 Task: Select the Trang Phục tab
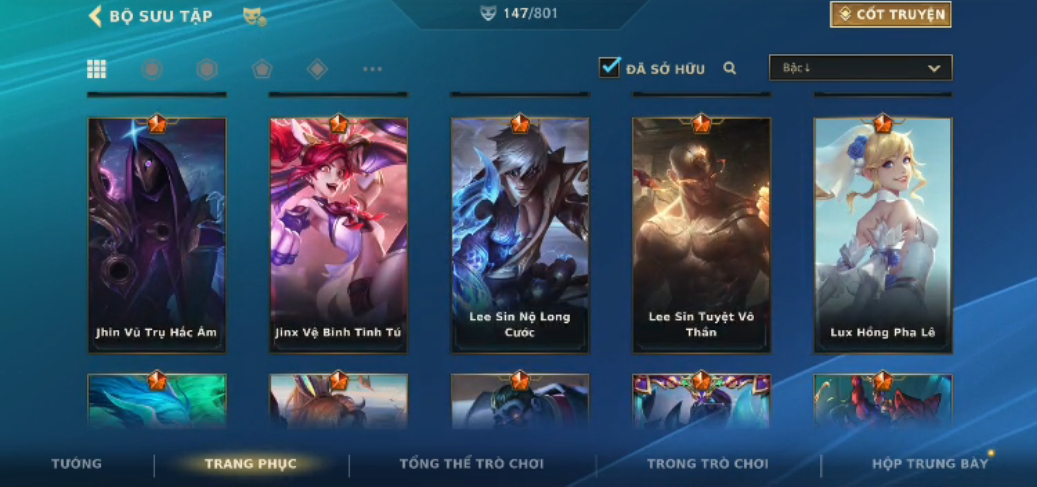tap(251, 464)
